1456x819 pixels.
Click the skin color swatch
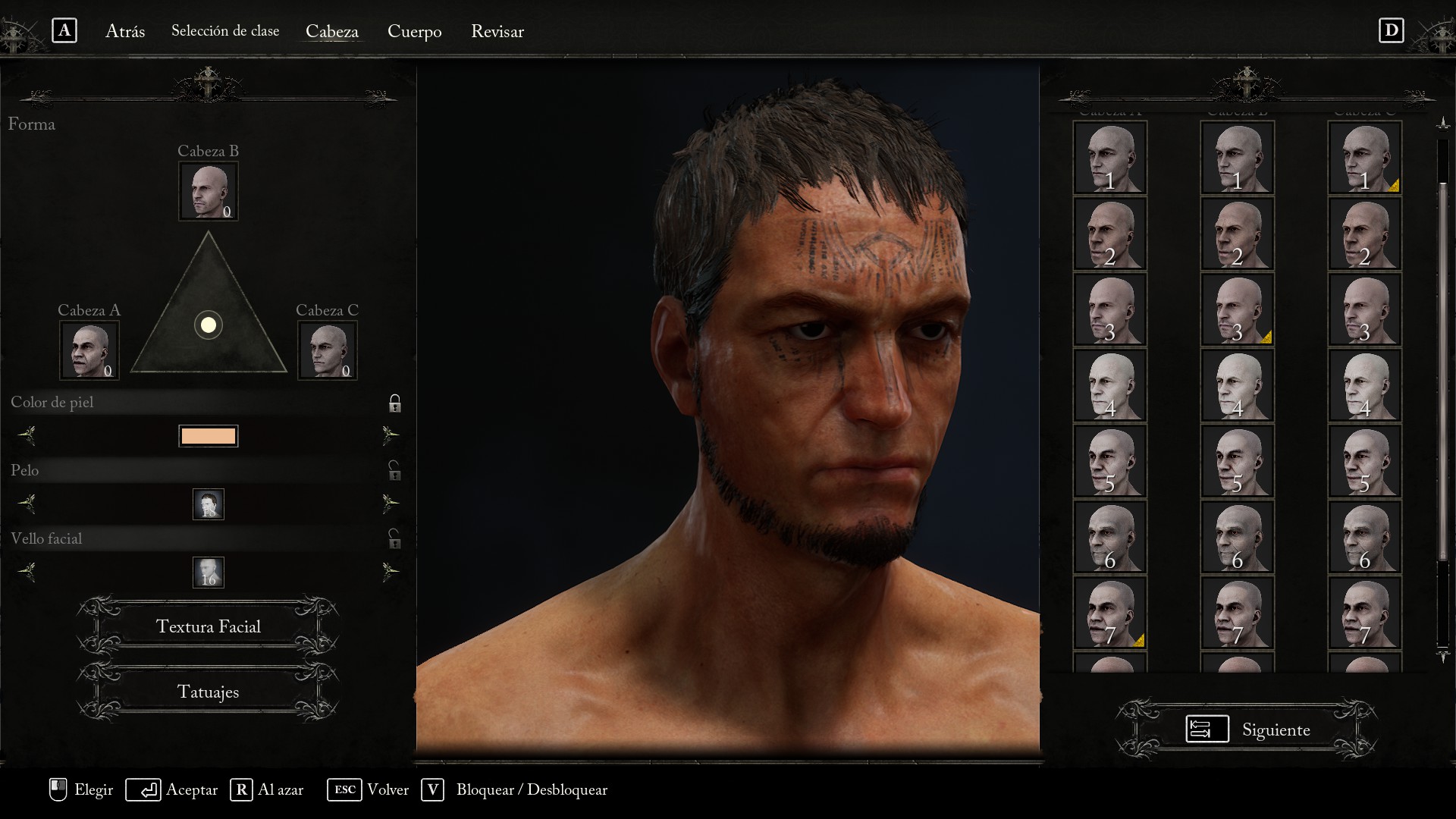coord(209,436)
